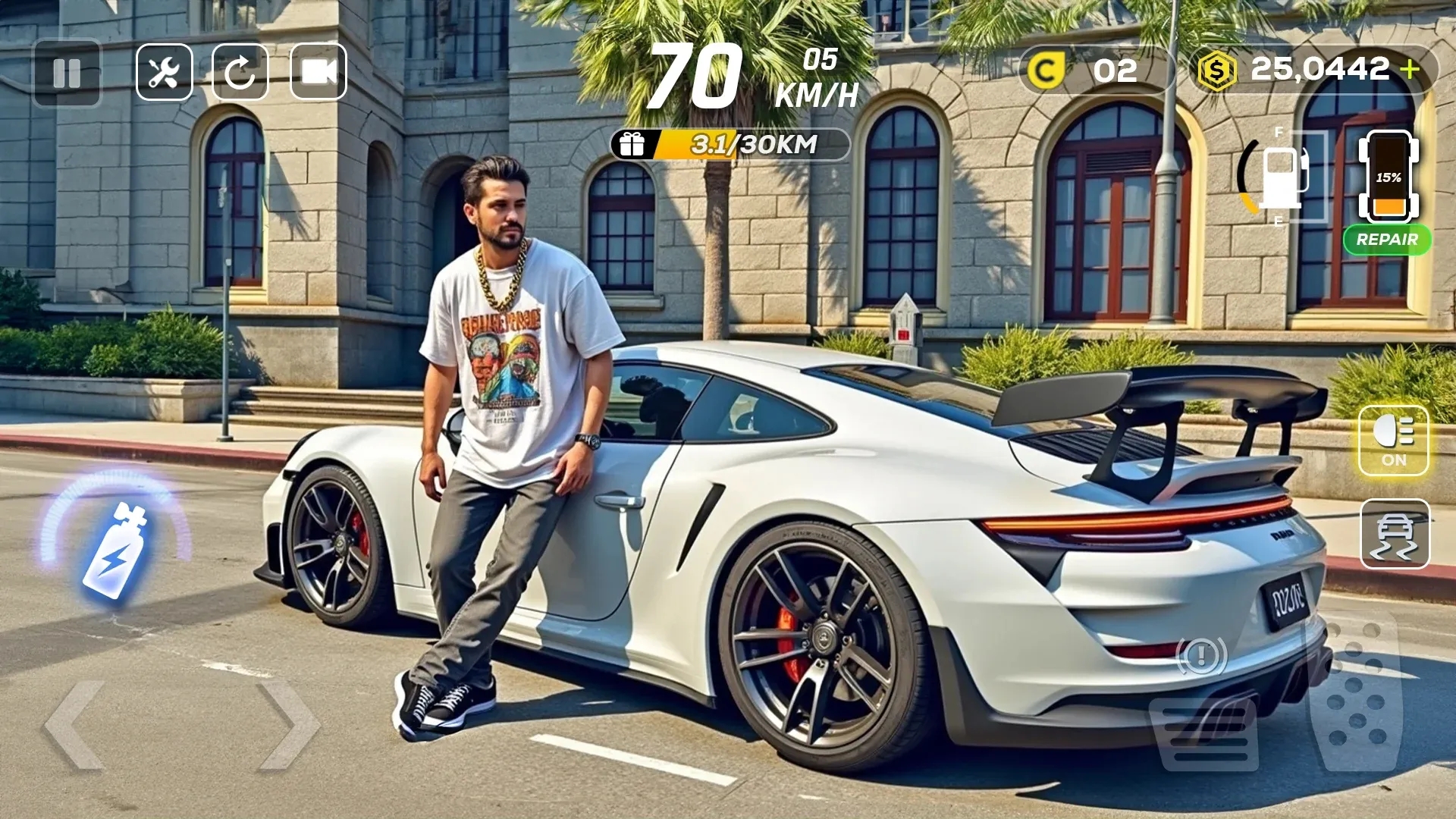Engage the handbrake warning icon
This screenshot has height=819, width=1456.
point(1201,656)
